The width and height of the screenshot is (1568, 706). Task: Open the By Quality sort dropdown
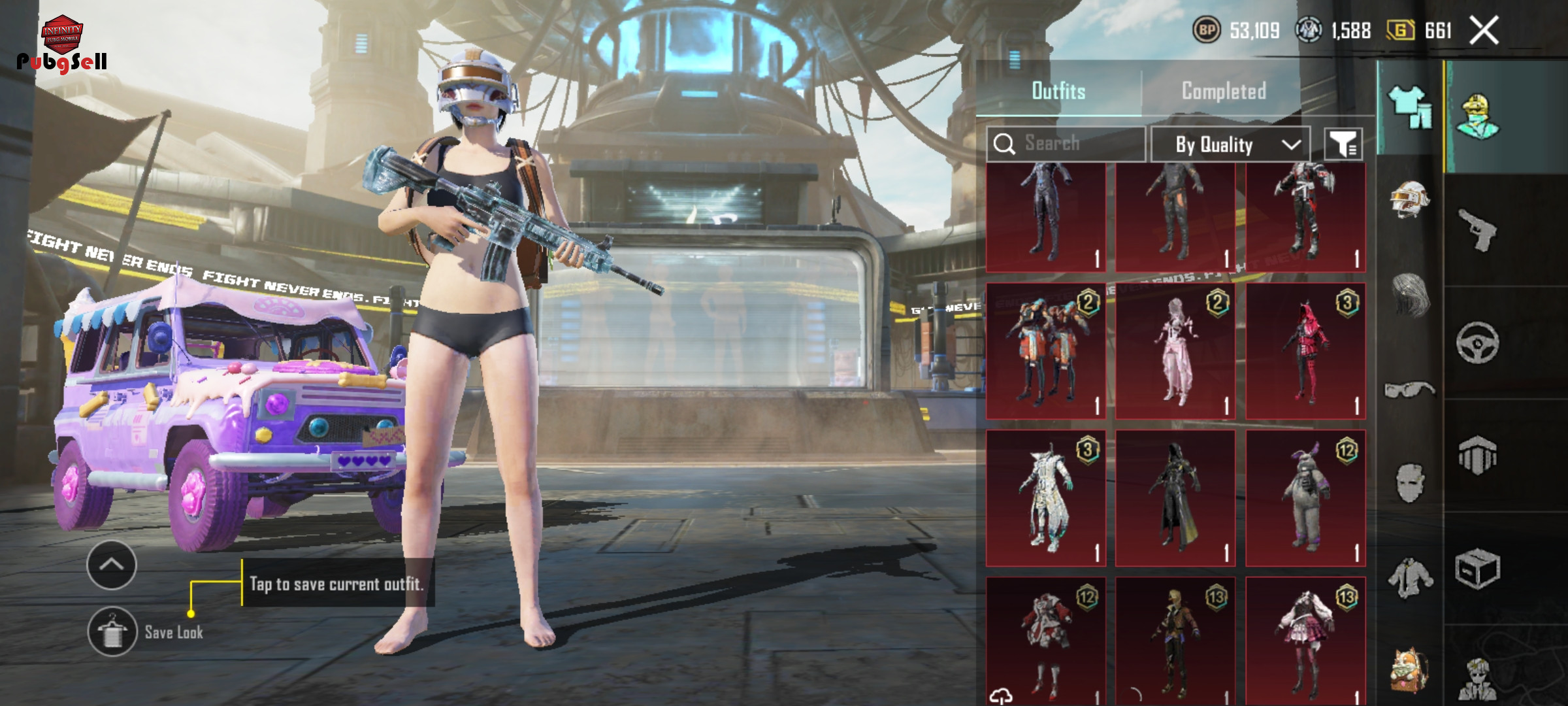click(1230, 144)
